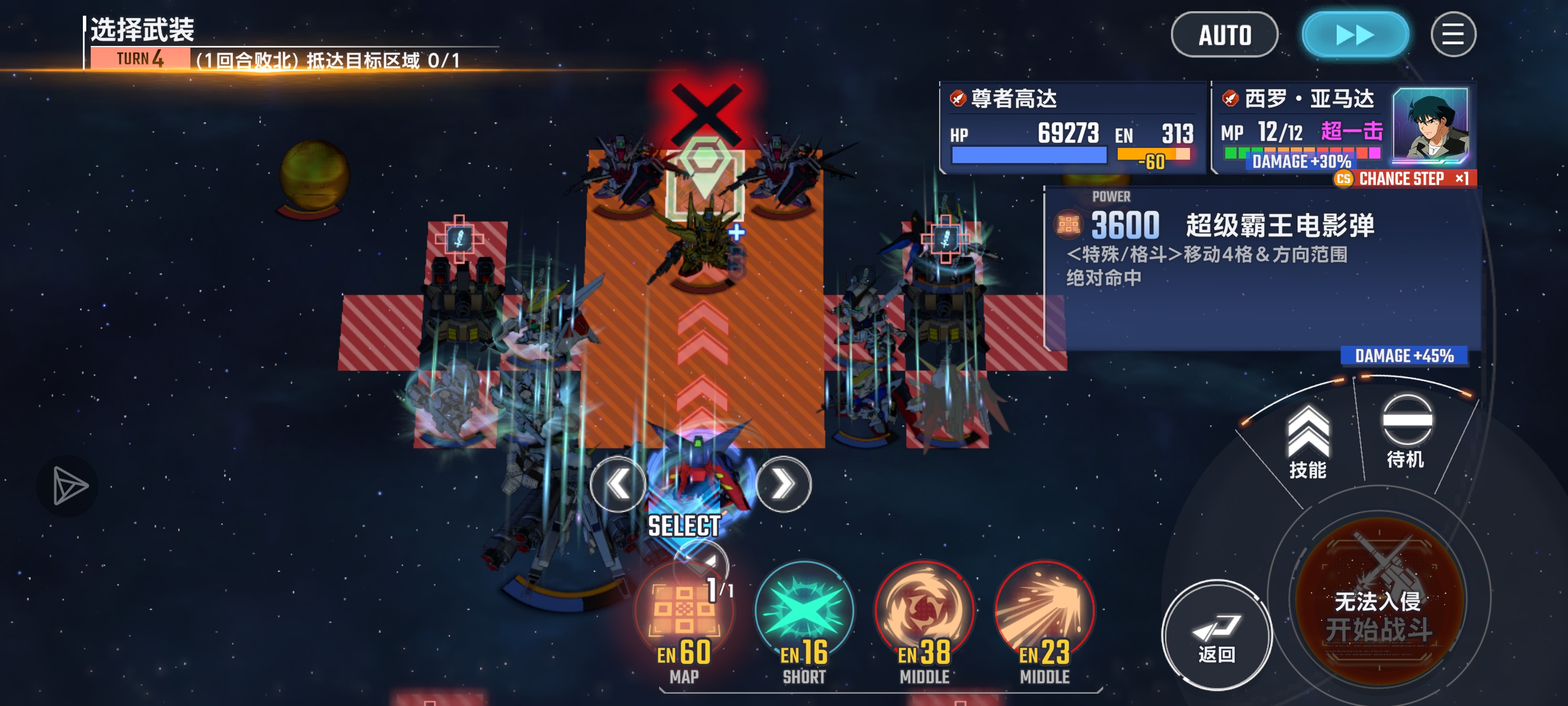The width and height of the screenshot is (1568, 706).
Task: Rotate attack direction with right arrow
Action: tap(783, 484)
